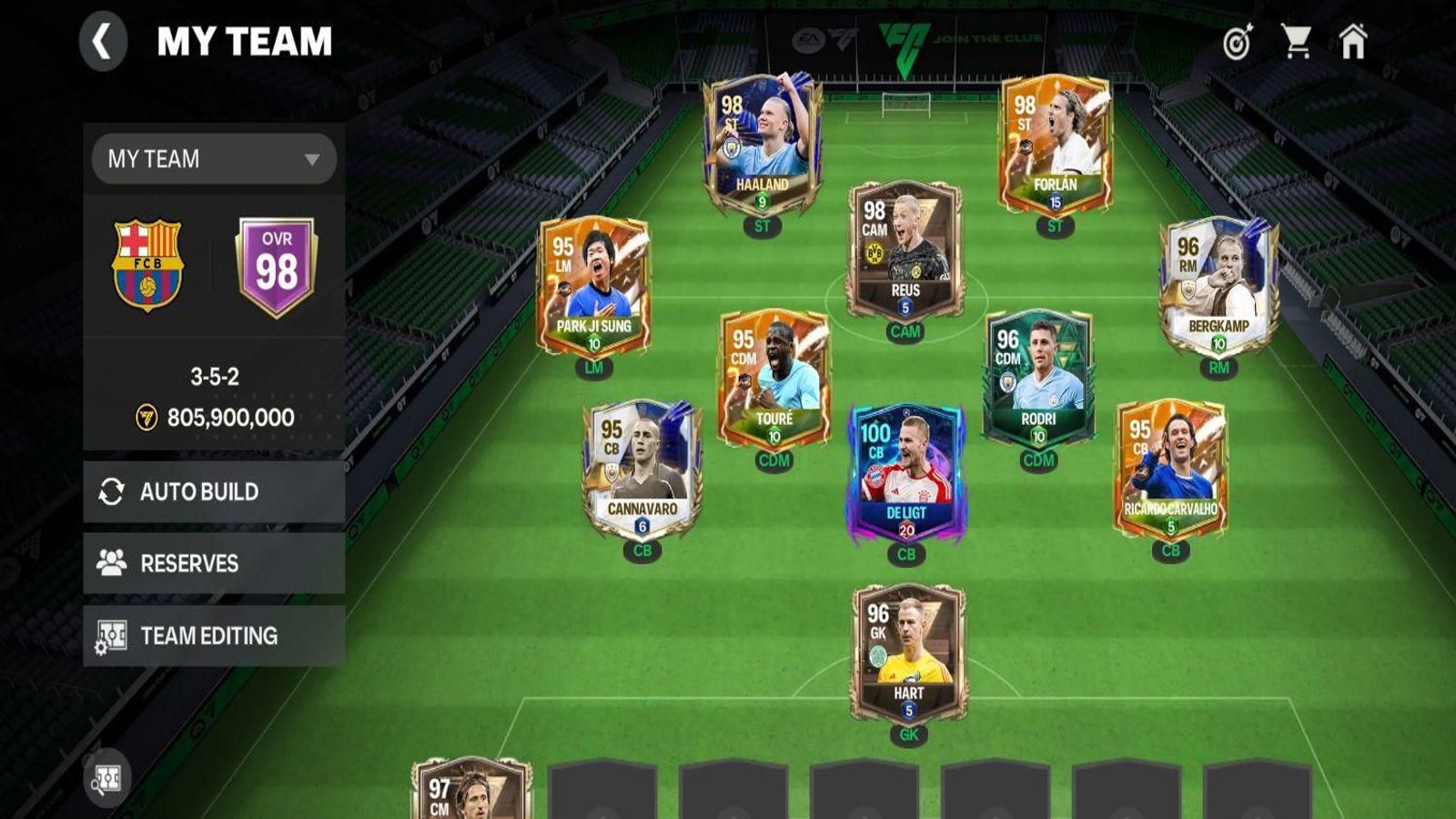The image size is (1456, 819).
Task: Choose the Touré CDM card
Action: pyautogui.click(x=773, y=379)
